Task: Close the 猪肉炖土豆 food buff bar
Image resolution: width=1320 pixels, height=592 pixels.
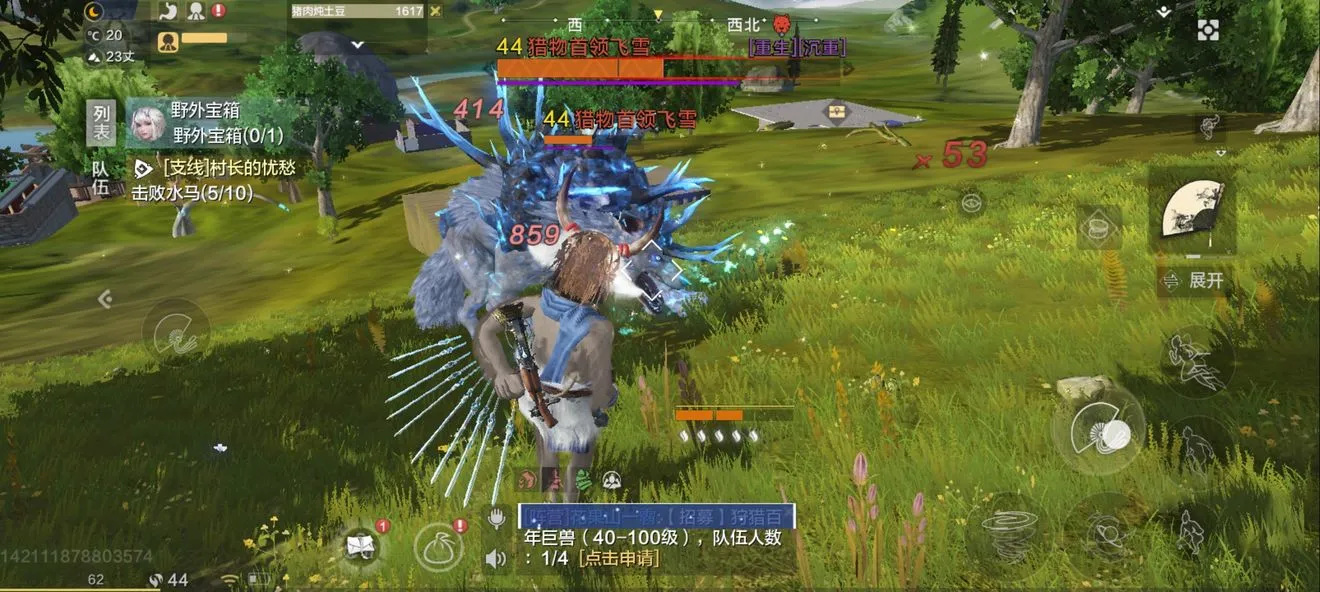Action: click(x=435, y=11)
